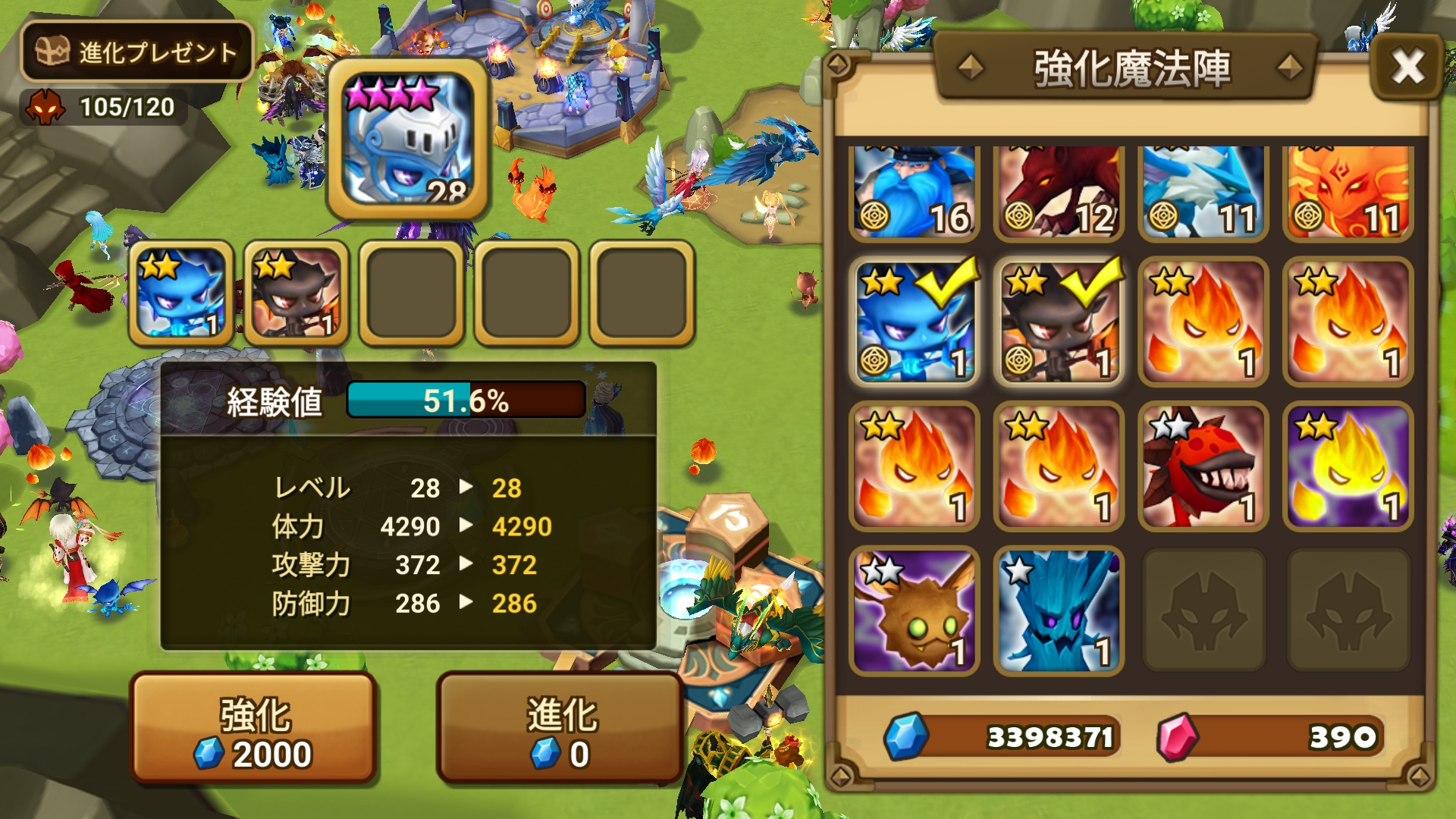Image resolution: width=1456 pixels, height=819 pixels.
Task: Tap the 強化 button costing 2000
Action: [x=254, y=728]
